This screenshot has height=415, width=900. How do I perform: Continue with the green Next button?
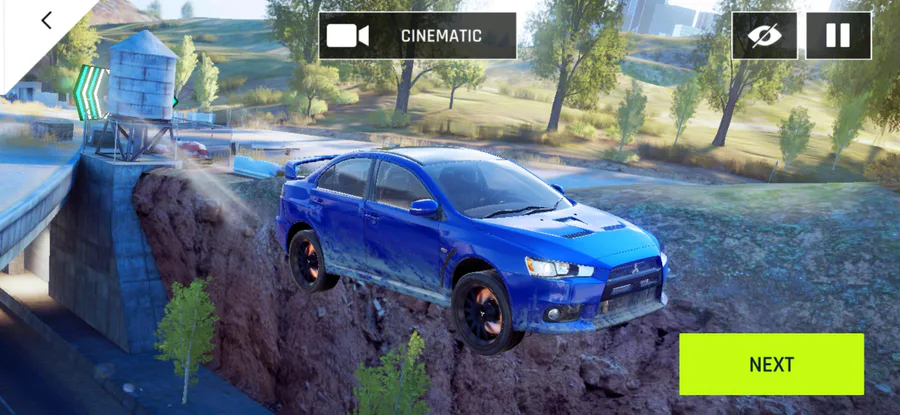(x=771, y=364)
